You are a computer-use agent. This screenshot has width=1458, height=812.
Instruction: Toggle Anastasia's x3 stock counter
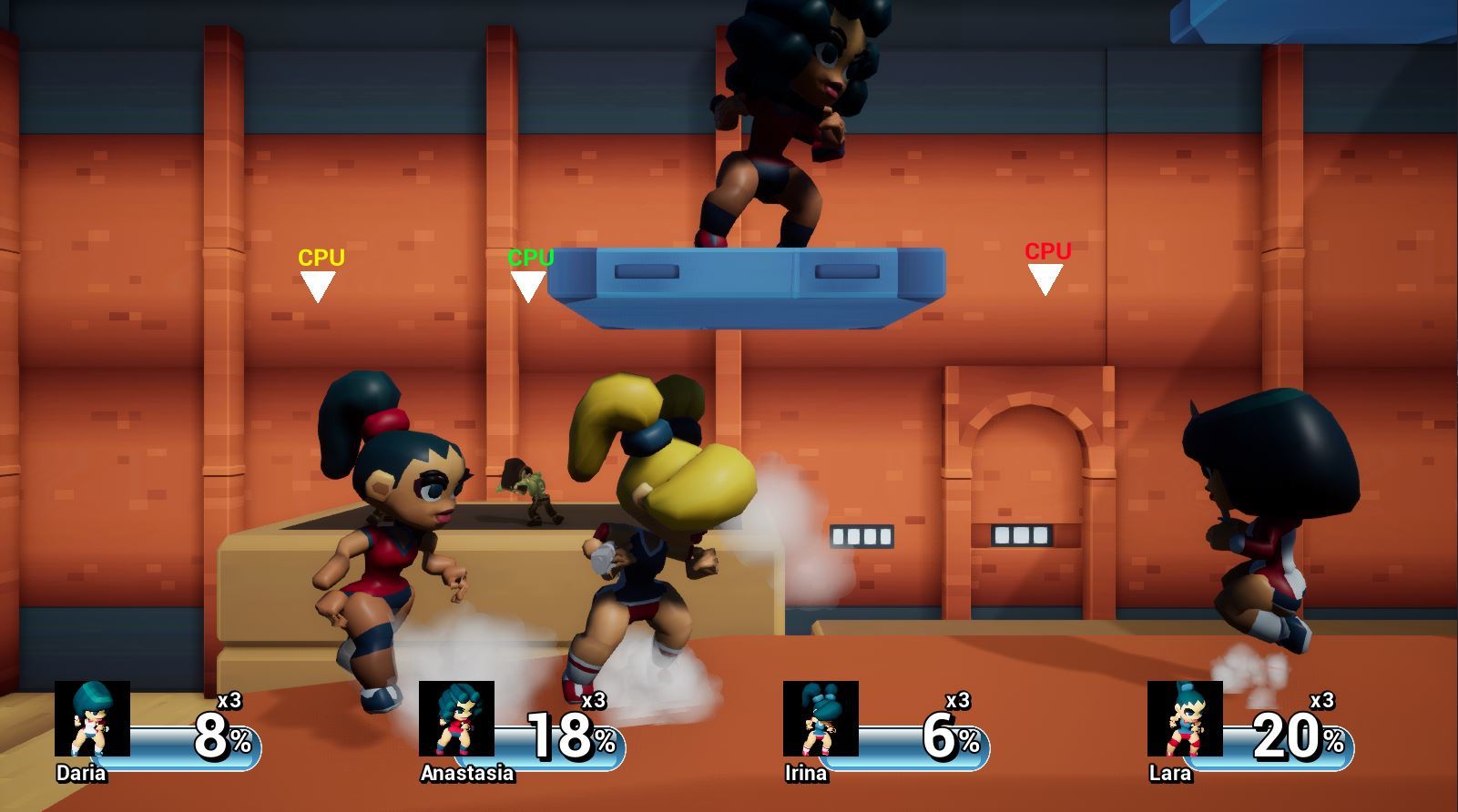click(x=596, y=701)
